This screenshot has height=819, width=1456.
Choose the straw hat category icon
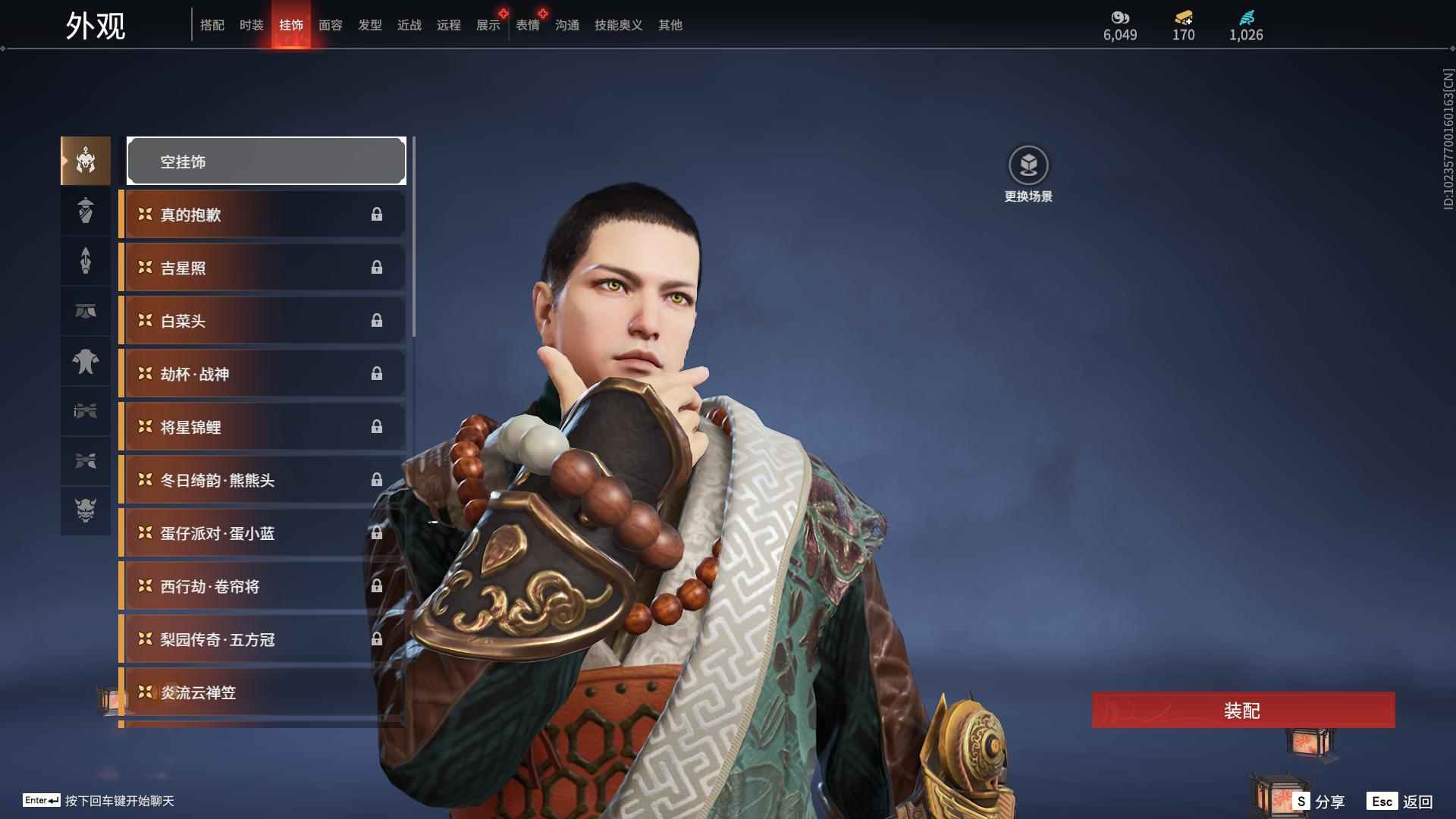tap(86, 211)
